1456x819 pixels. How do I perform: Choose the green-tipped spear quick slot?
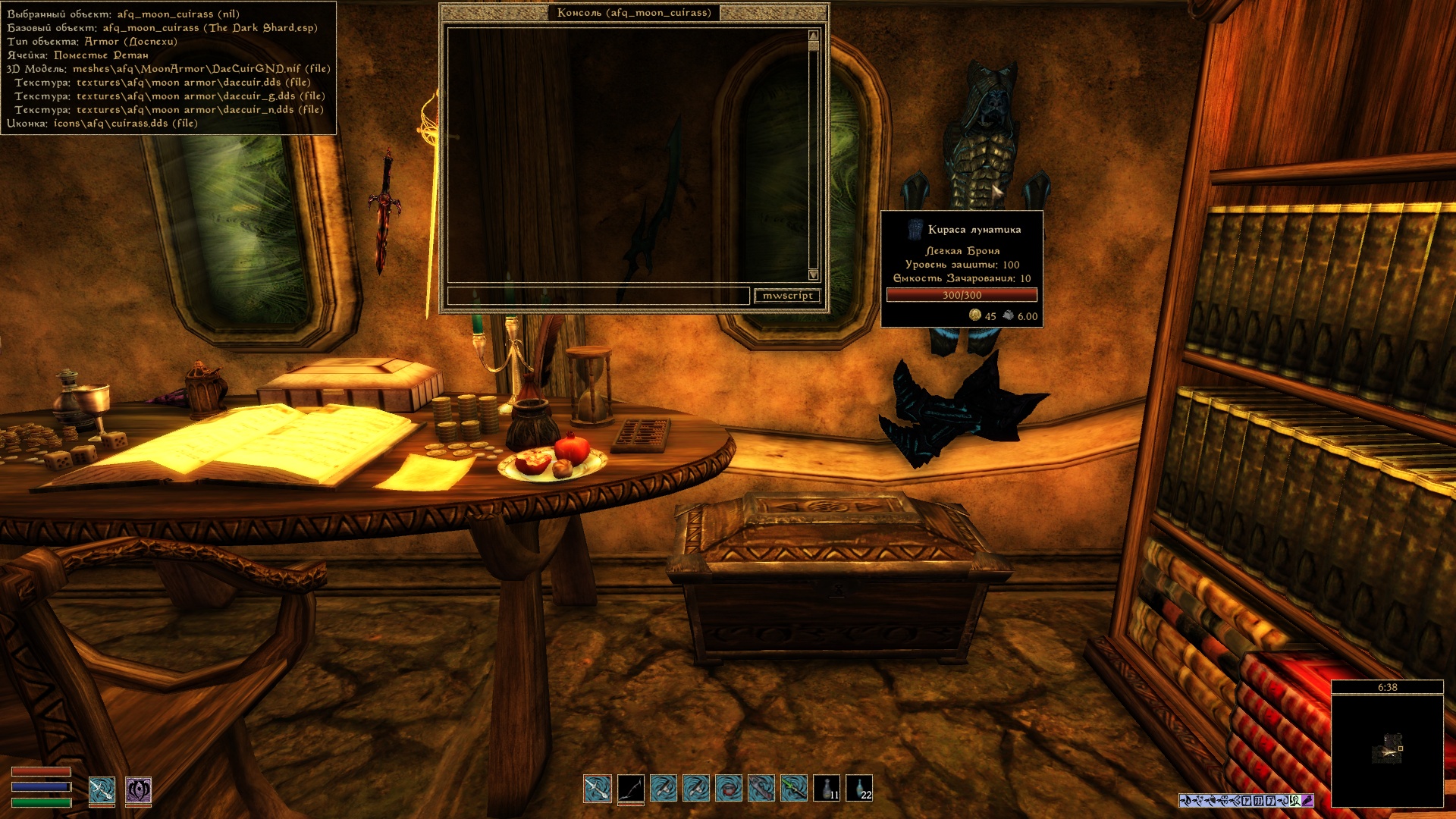pyautogui.click(x=794, y=789)
